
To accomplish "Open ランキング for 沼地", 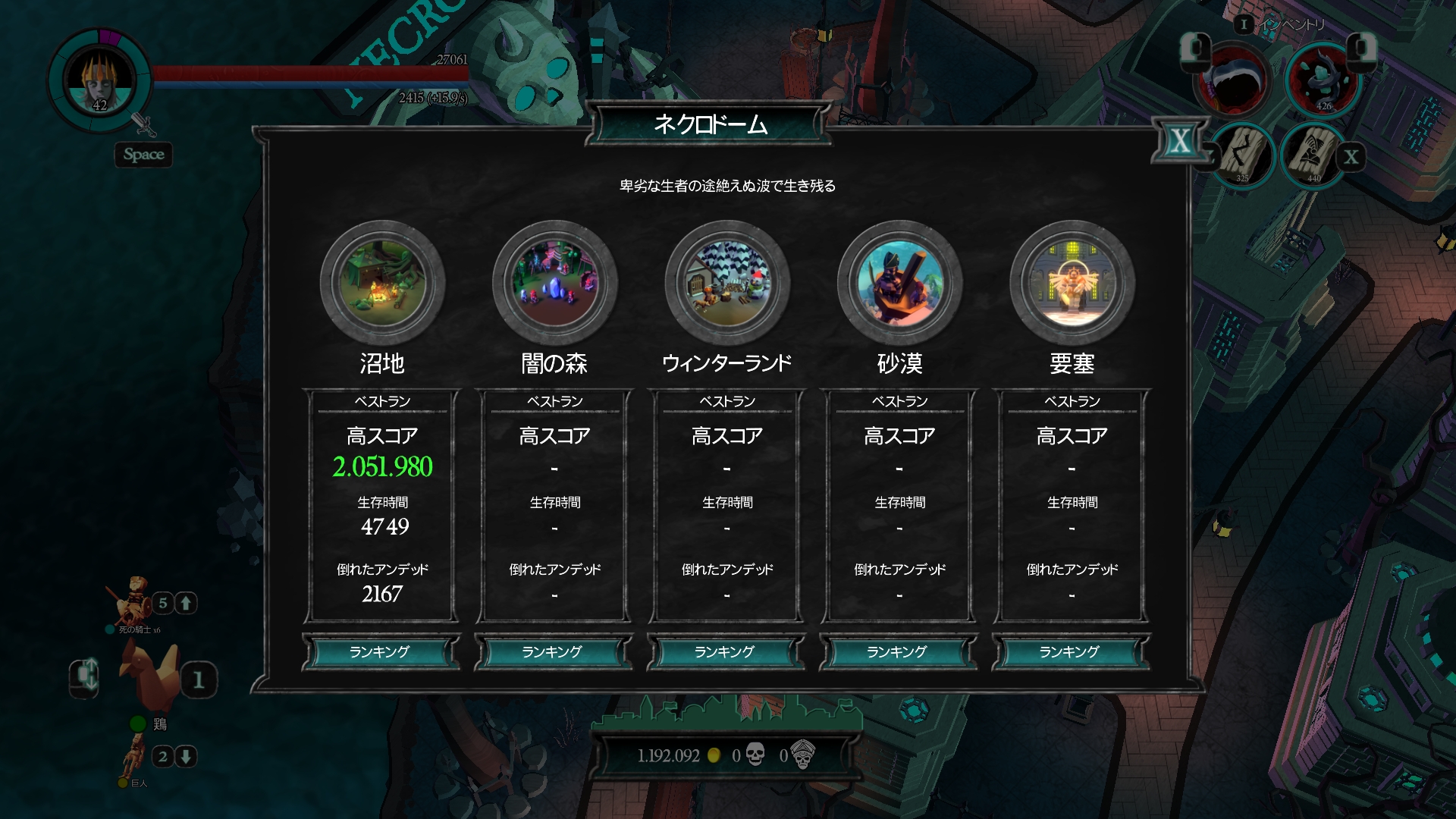I will click(x=380, y=652).
